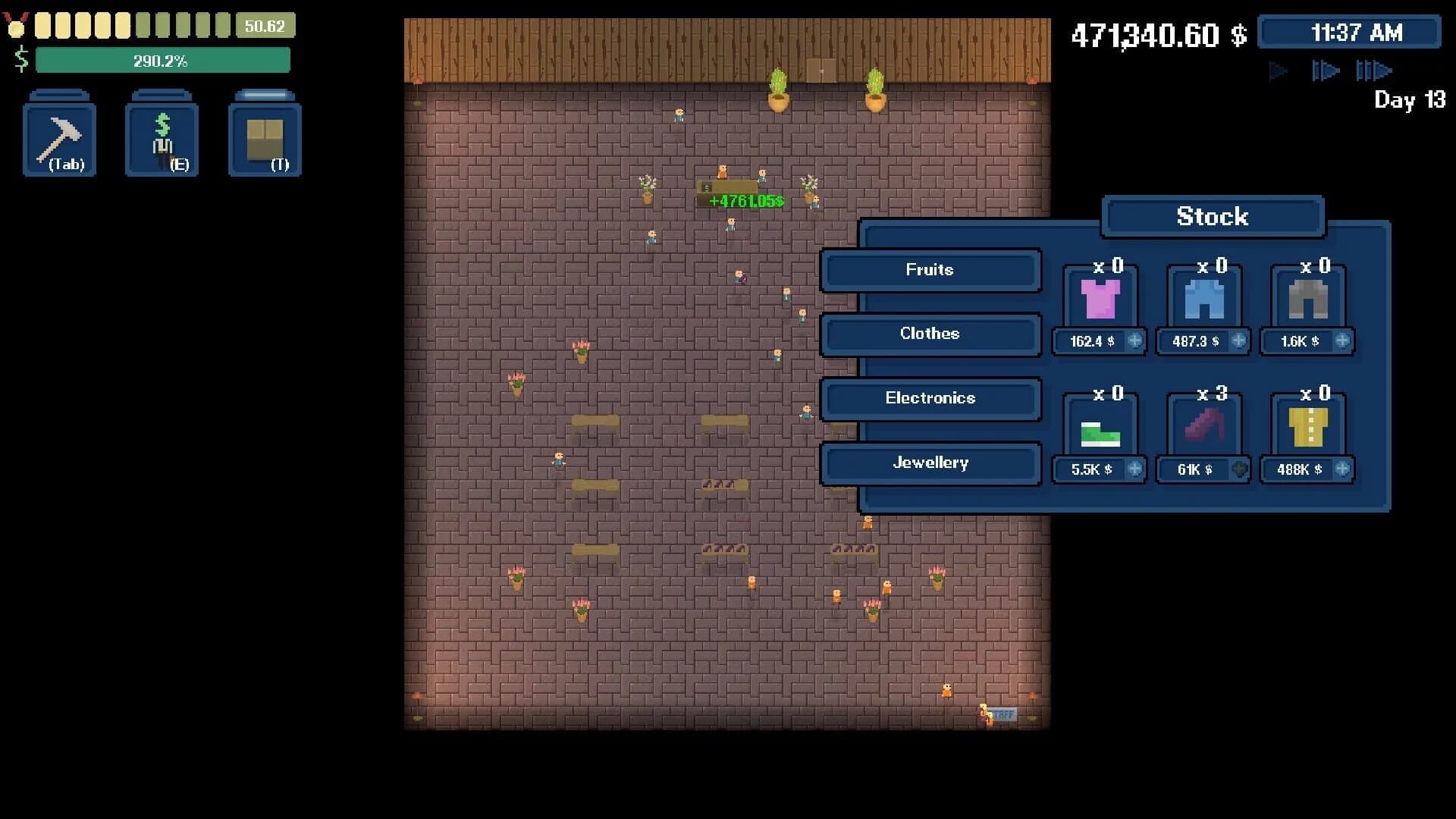Start normal game speed with play button
Screen dimensions: 1456x819
pyautogui.click(x=1278, y=70)
